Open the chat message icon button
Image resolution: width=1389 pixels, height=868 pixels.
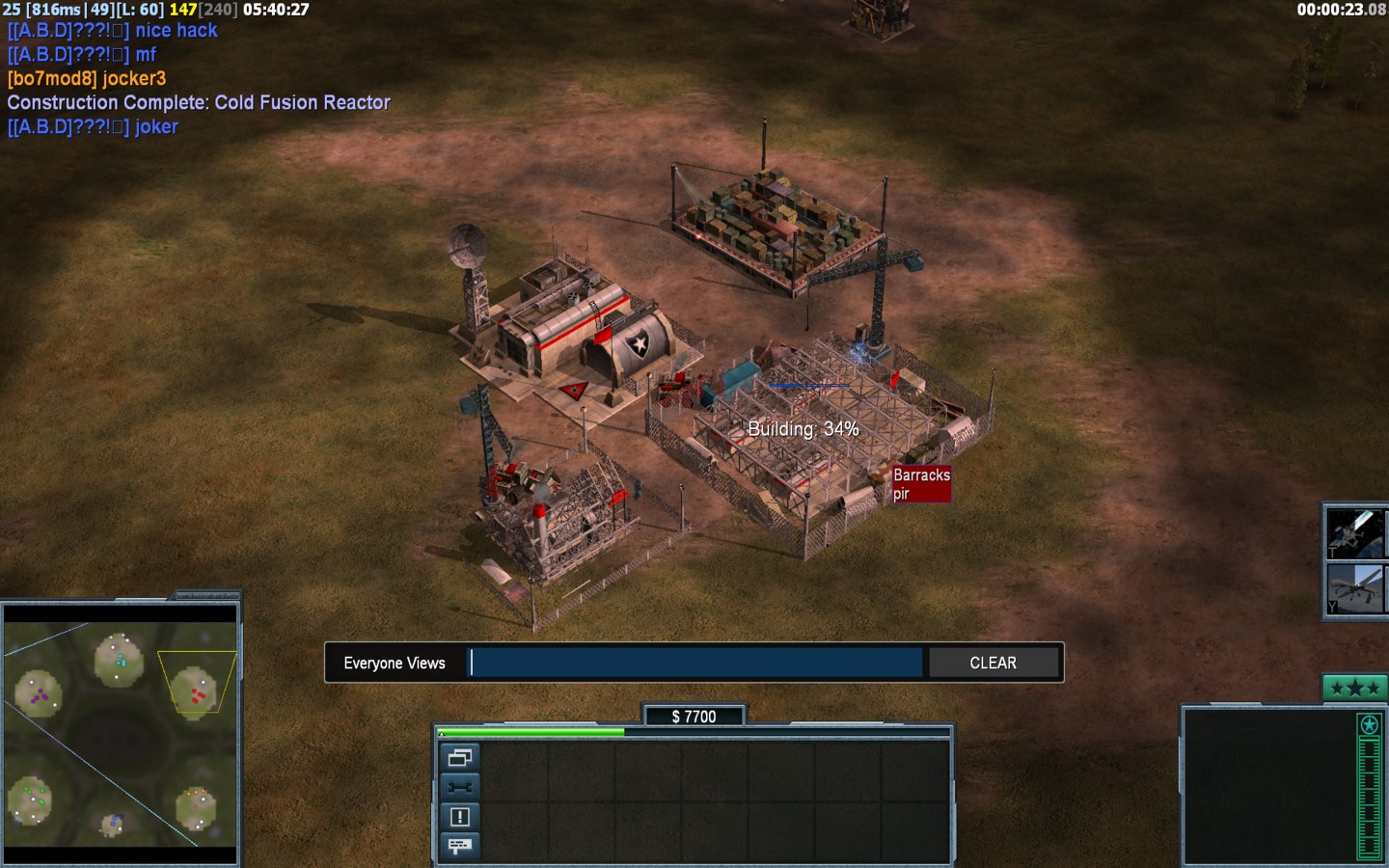(x=459, y=846)
